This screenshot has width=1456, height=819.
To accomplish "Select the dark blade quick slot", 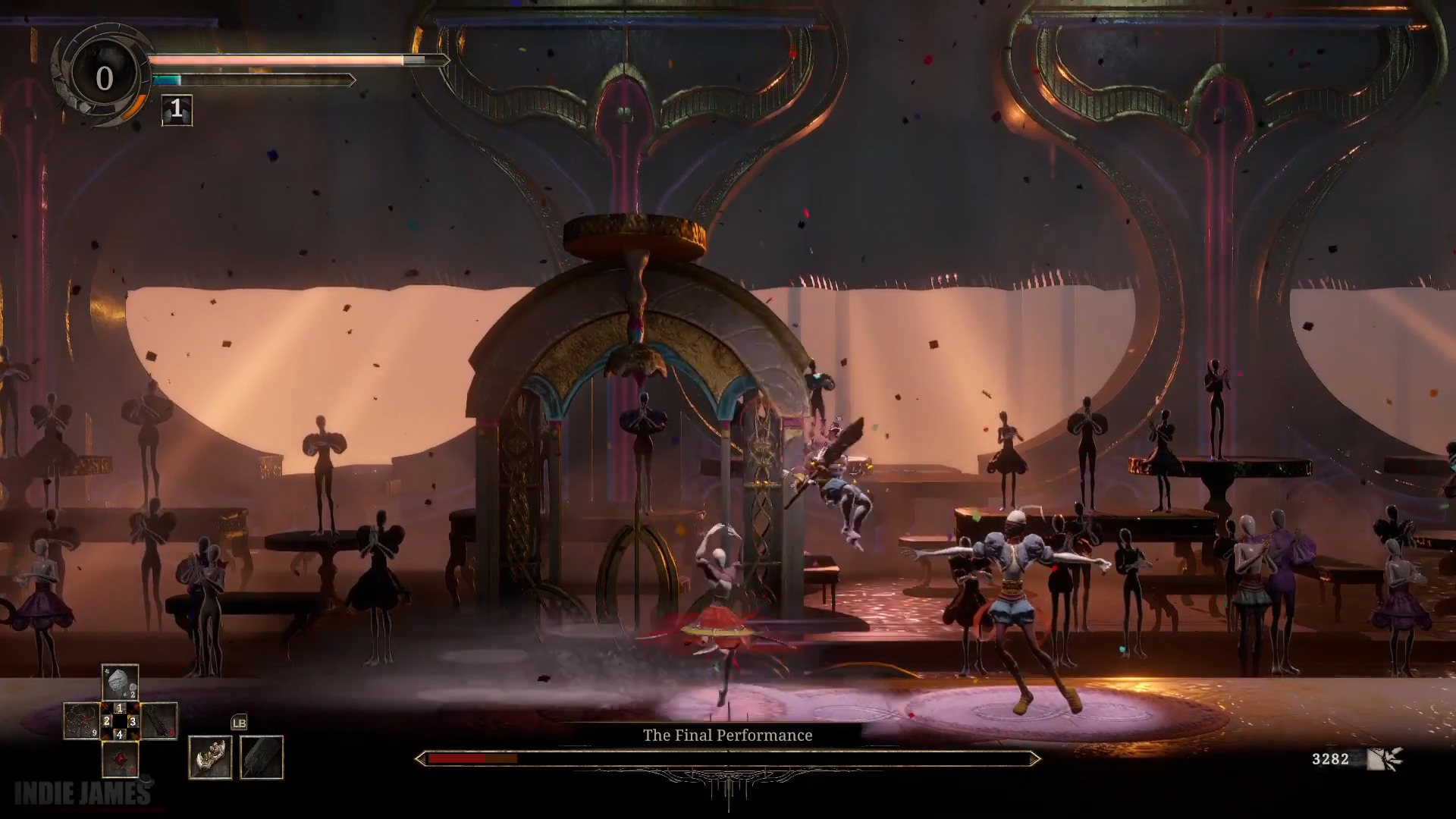I will [x=158, y=720].
